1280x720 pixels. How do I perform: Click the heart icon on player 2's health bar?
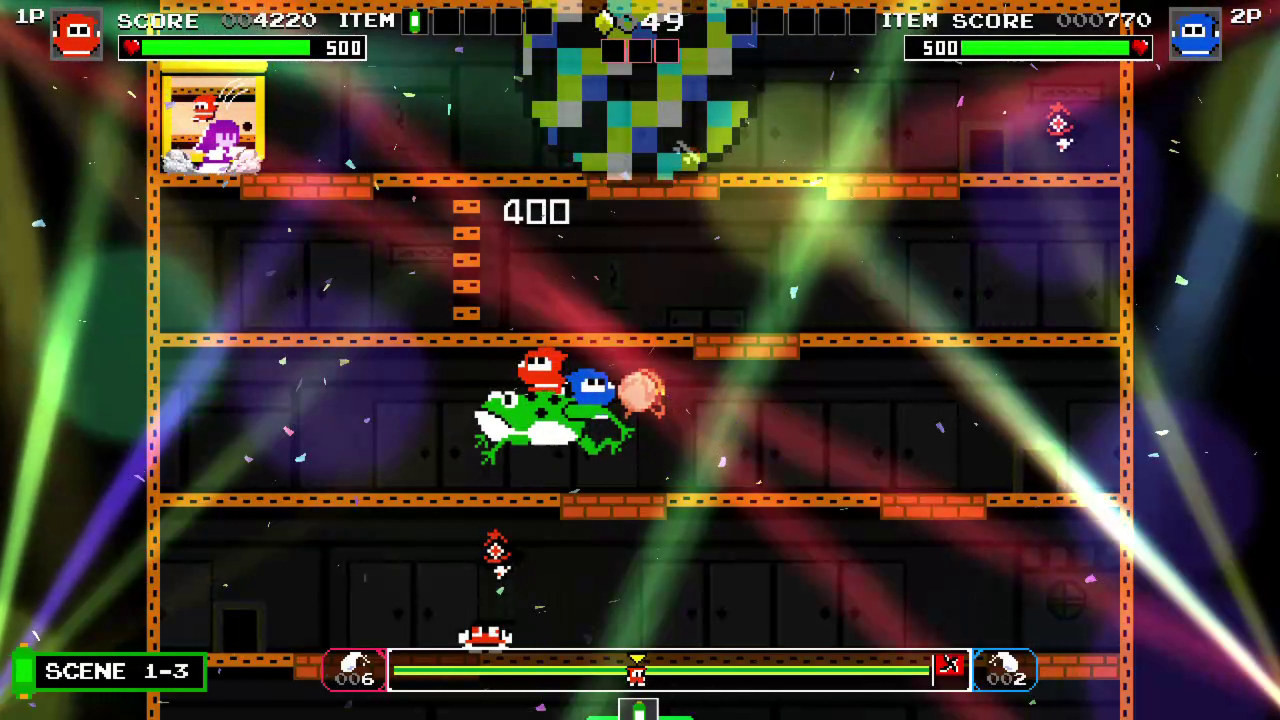[x=1140, y=46]
